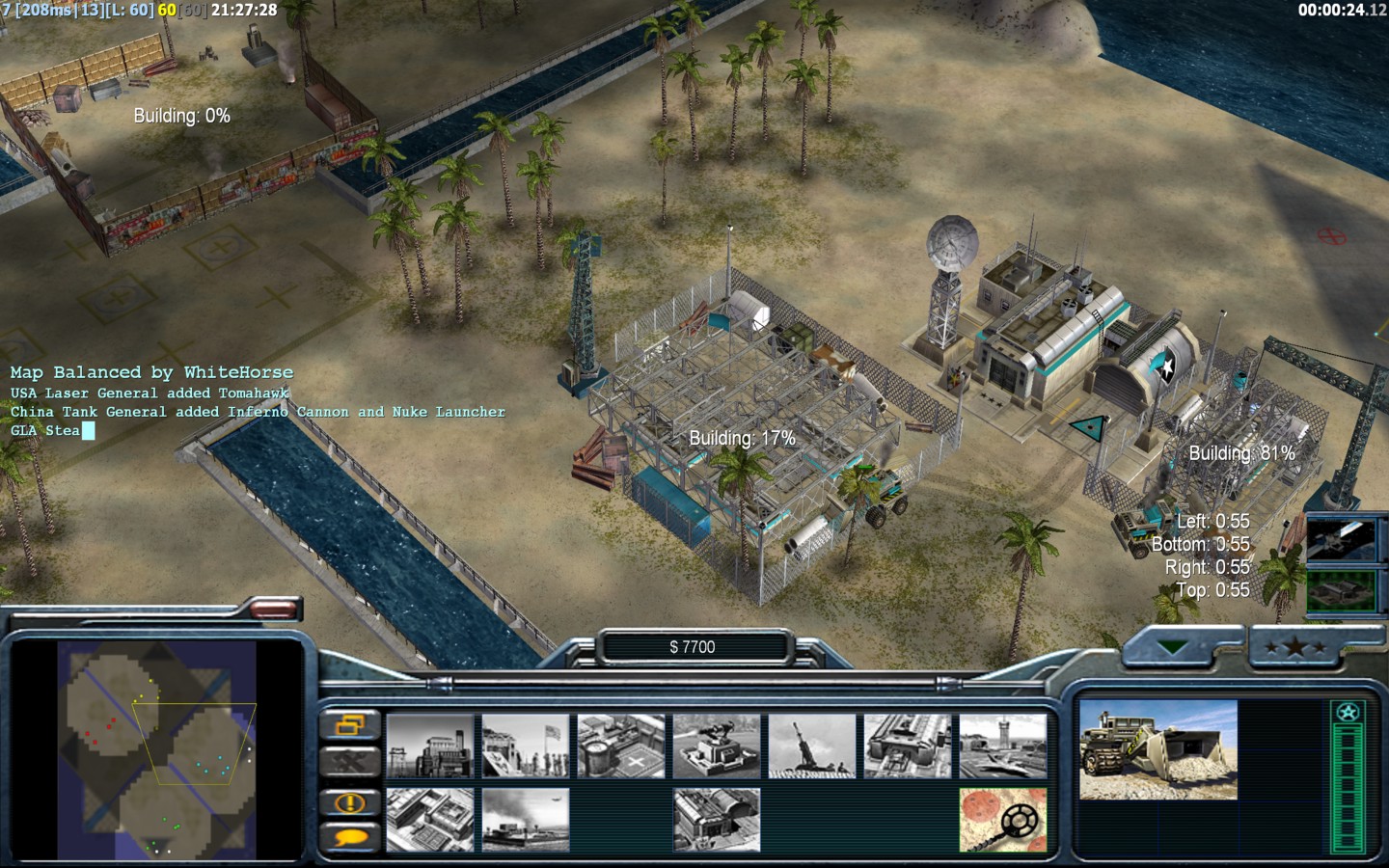Activate the green building power shortcut
The width and height of the screenshot is (1389, 868).
click(1340, 590)
